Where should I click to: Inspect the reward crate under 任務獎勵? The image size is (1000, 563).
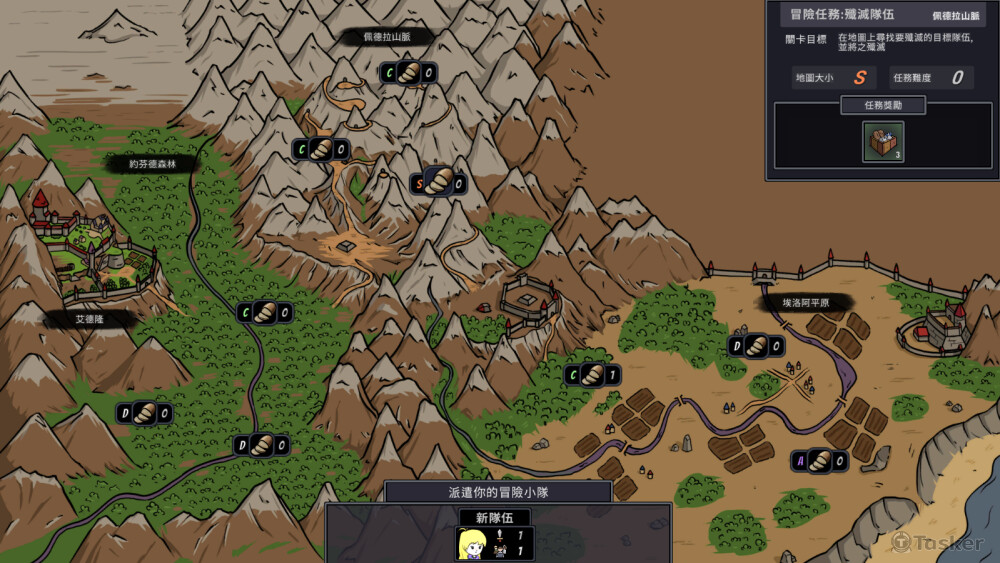883,142
